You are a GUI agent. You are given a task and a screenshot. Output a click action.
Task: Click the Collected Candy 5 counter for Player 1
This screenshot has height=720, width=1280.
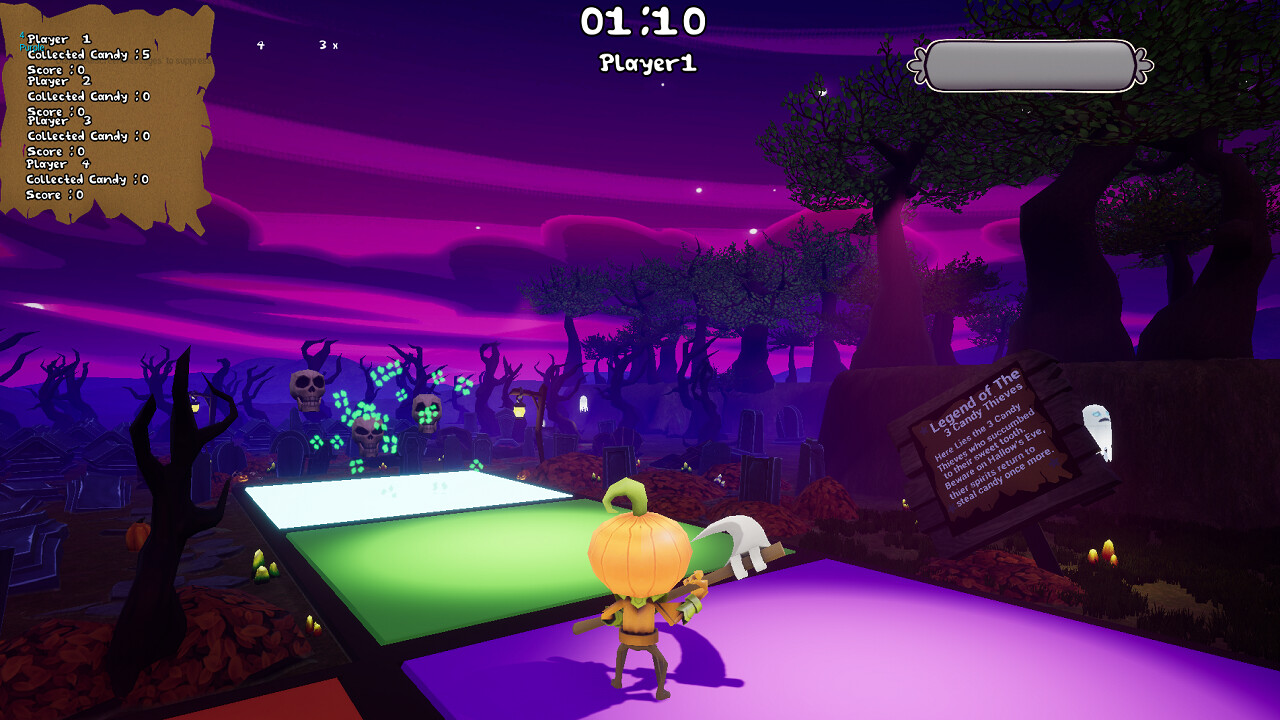[90, 55]
